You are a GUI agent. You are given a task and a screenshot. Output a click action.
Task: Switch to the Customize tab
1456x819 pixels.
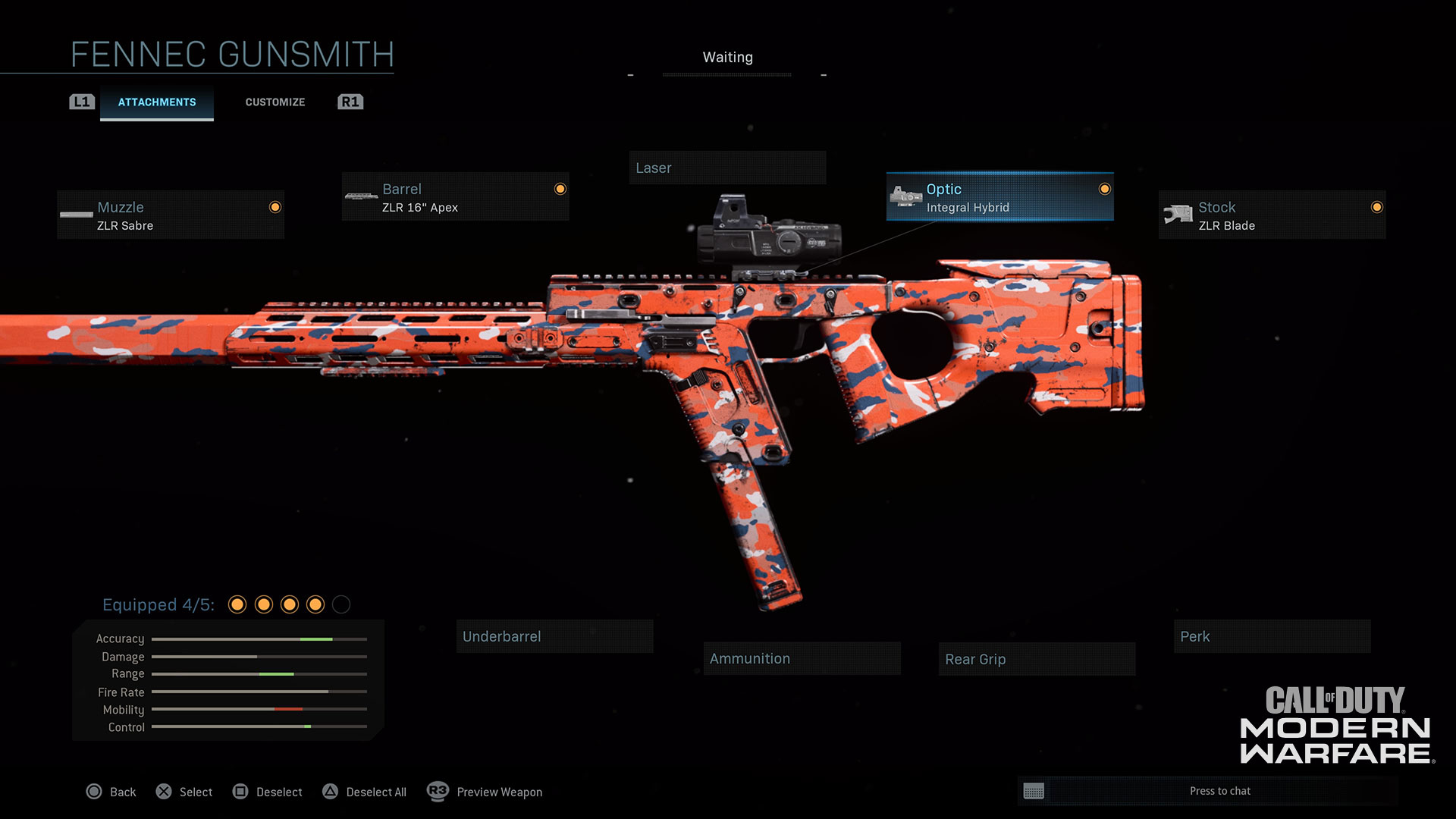click(x=275, y=102)
